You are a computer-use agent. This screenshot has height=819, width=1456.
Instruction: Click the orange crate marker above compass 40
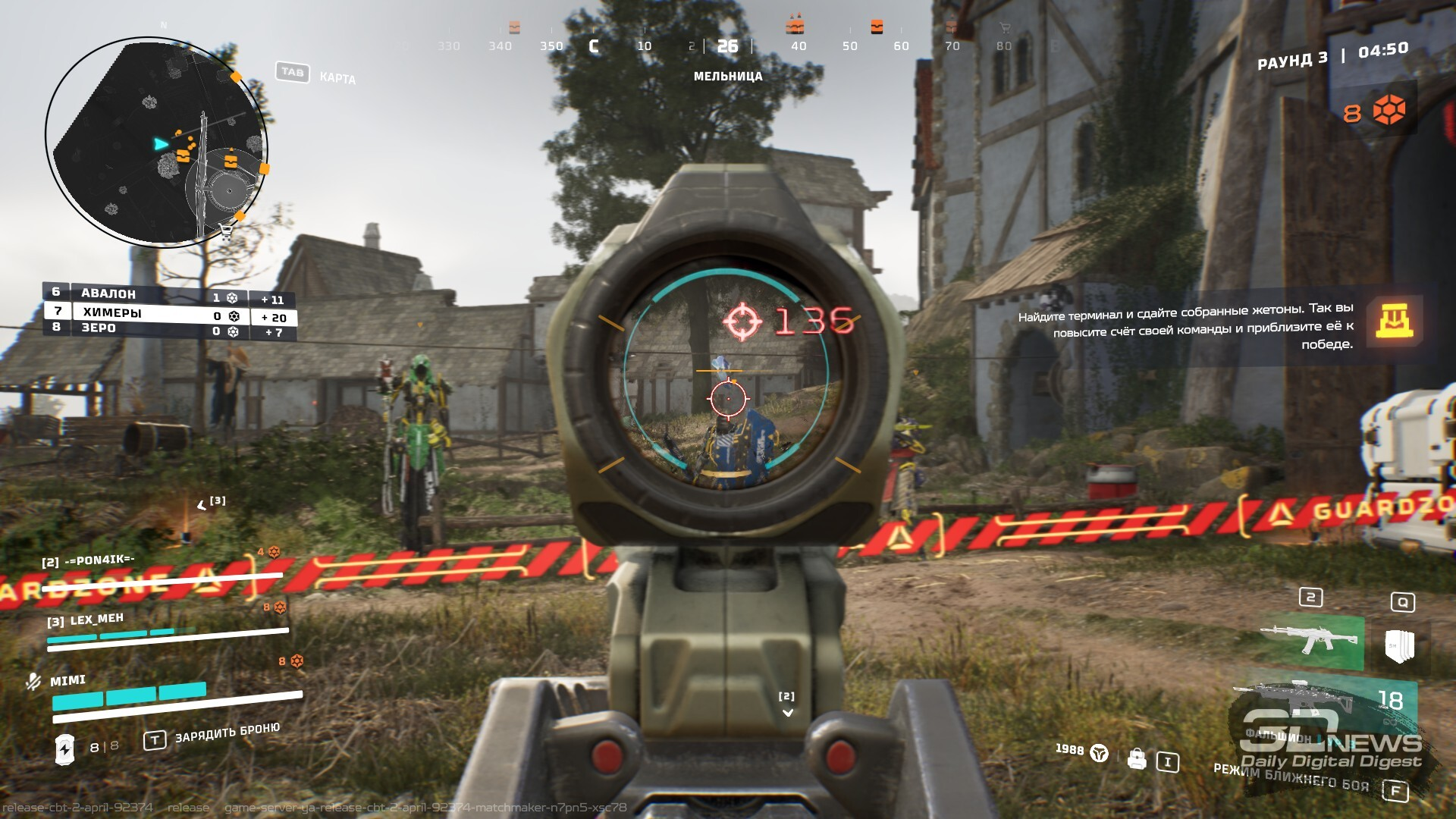(795, 27)
